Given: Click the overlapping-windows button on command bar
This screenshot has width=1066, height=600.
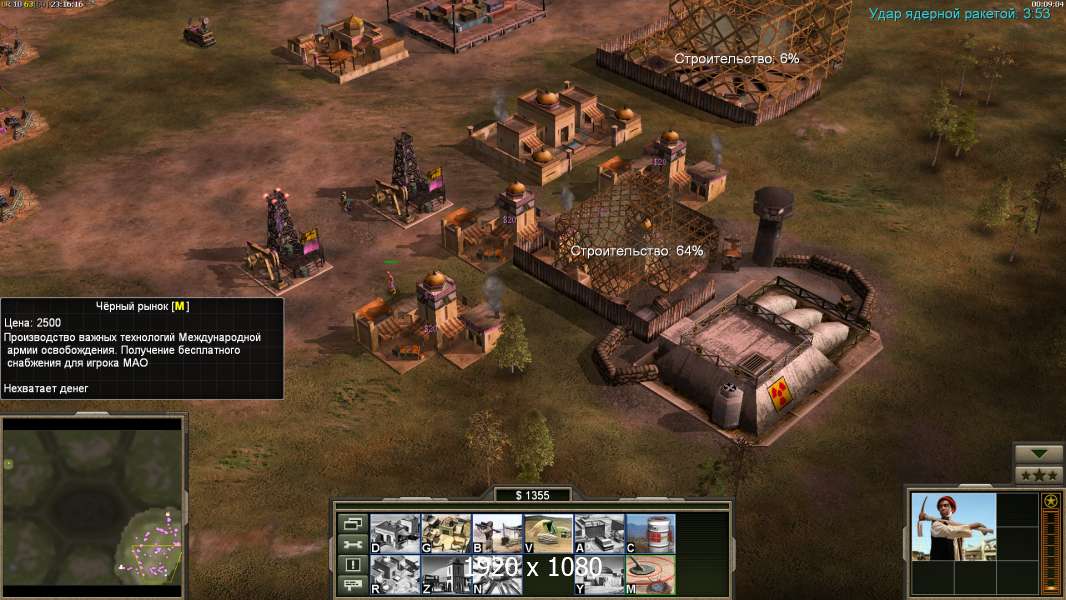Looking at the screenshot, I should pos(352,523).
